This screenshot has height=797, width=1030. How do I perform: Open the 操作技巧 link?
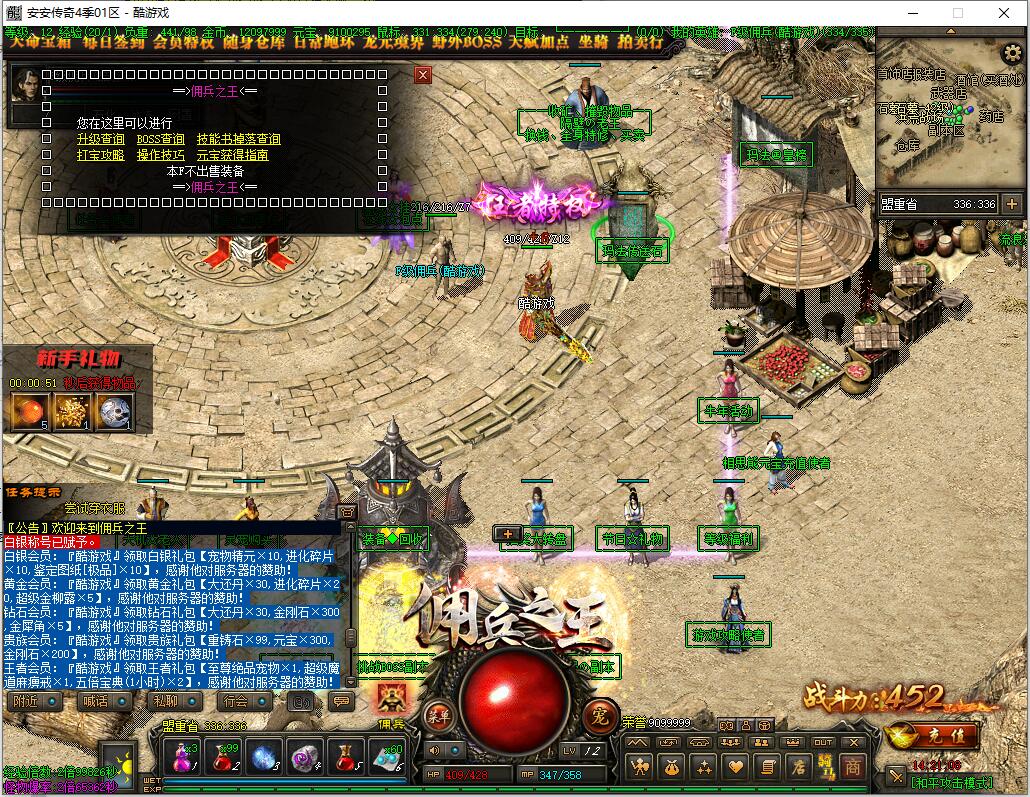tap(160, 155)
